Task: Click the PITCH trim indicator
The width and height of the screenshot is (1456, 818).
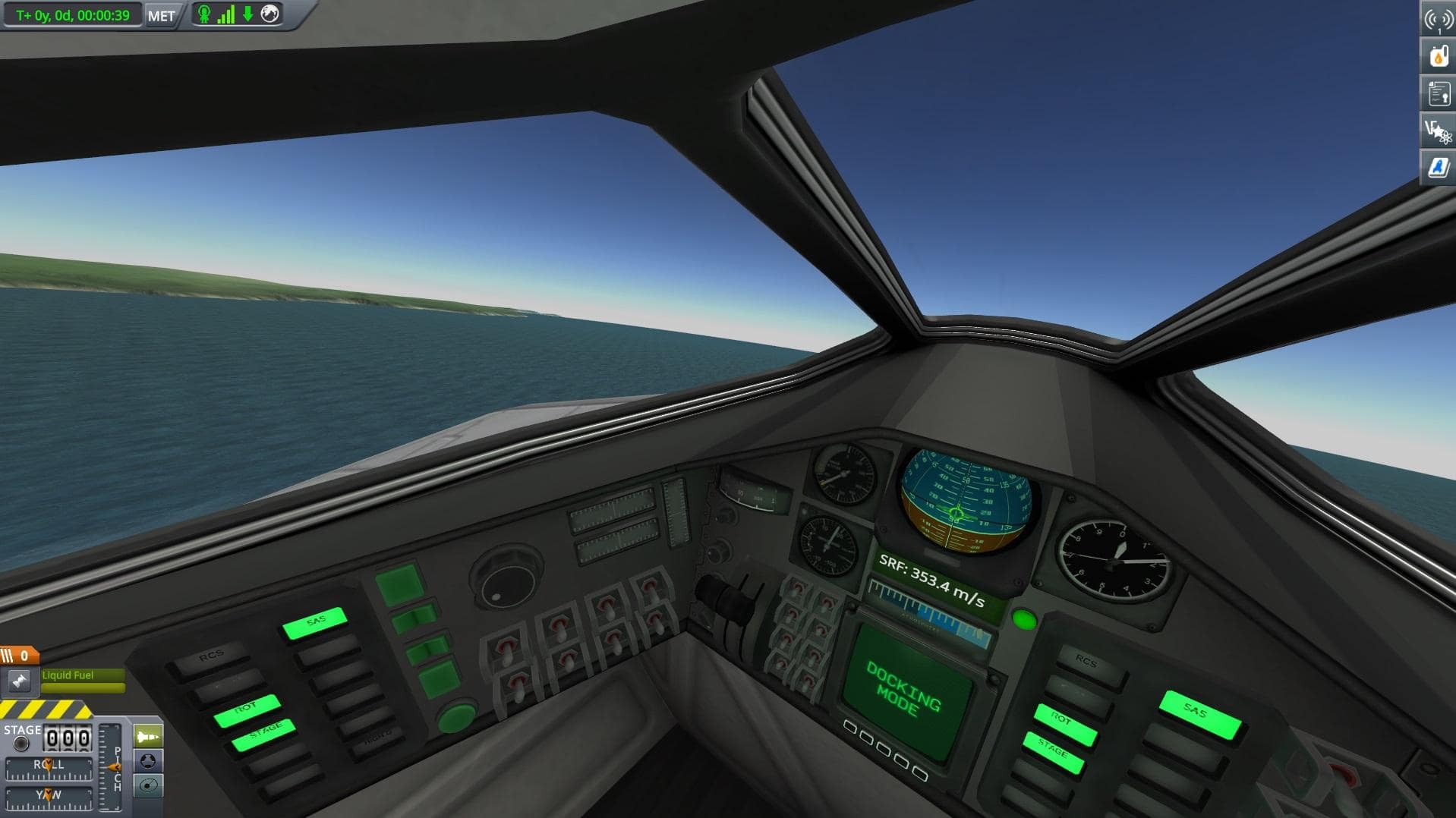Action: click(x=115, y=766)
